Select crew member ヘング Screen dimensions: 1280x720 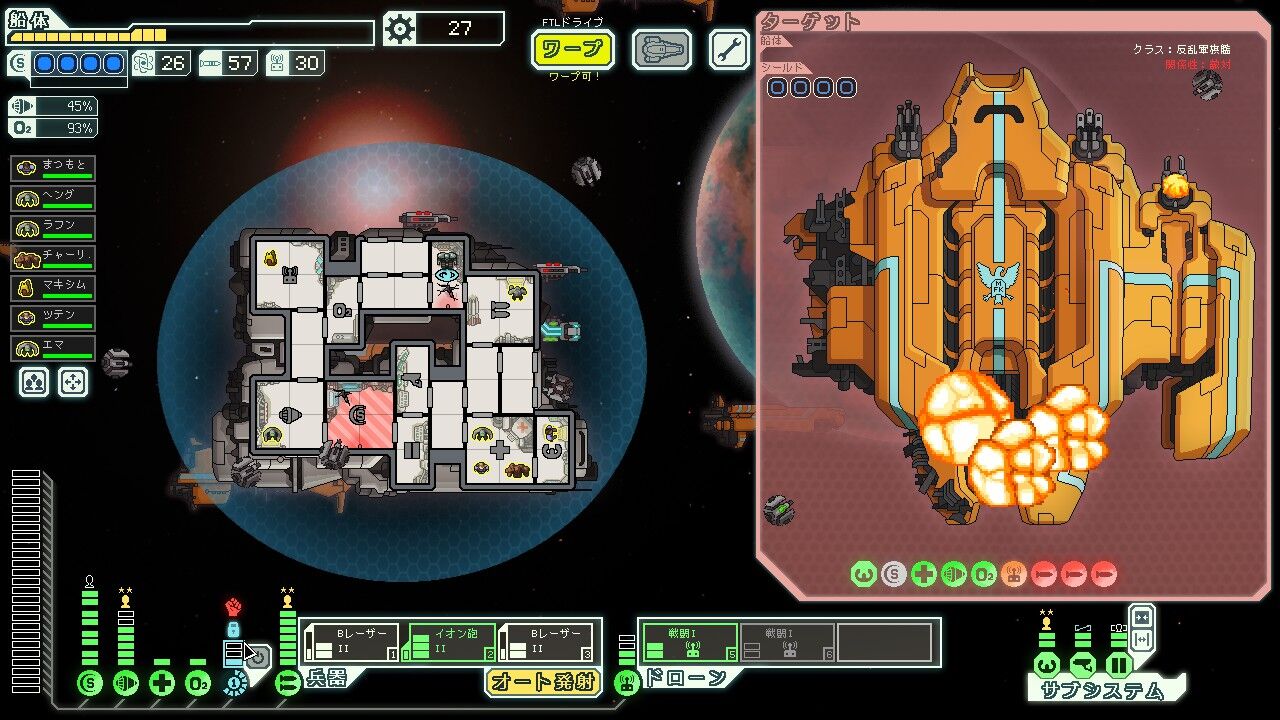(53, 197)
